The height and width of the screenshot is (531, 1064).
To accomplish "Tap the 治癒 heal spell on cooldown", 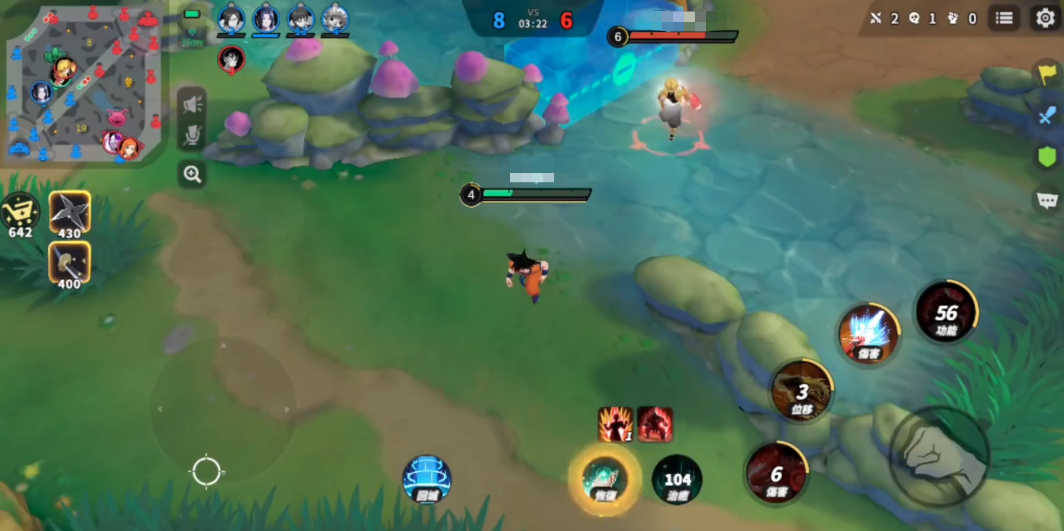I will coord(677,479).
